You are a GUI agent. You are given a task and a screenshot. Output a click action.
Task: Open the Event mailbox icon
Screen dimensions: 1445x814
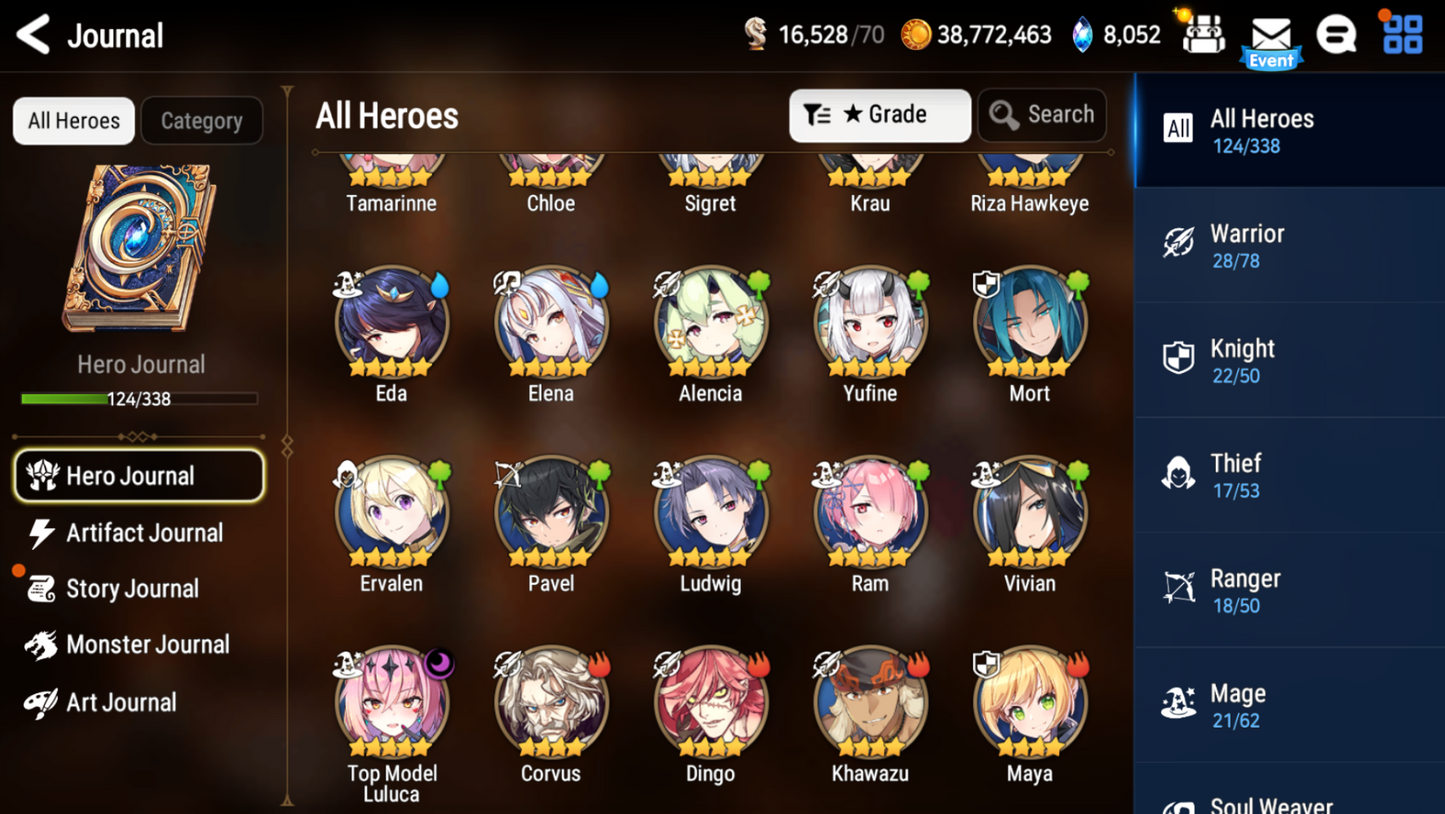coord(1271,38)
